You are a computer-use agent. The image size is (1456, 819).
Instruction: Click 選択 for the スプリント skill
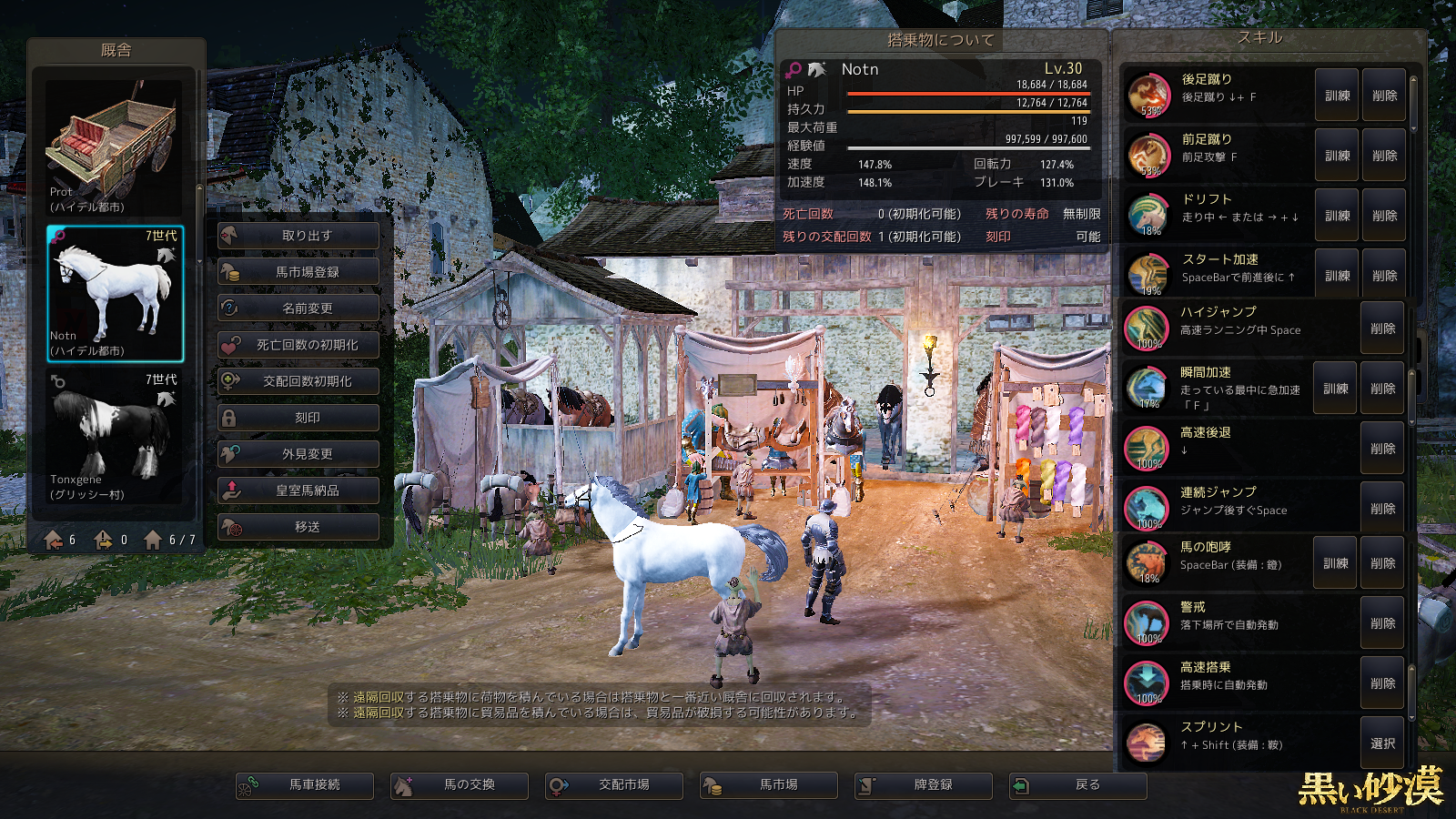pos(1382,743)
